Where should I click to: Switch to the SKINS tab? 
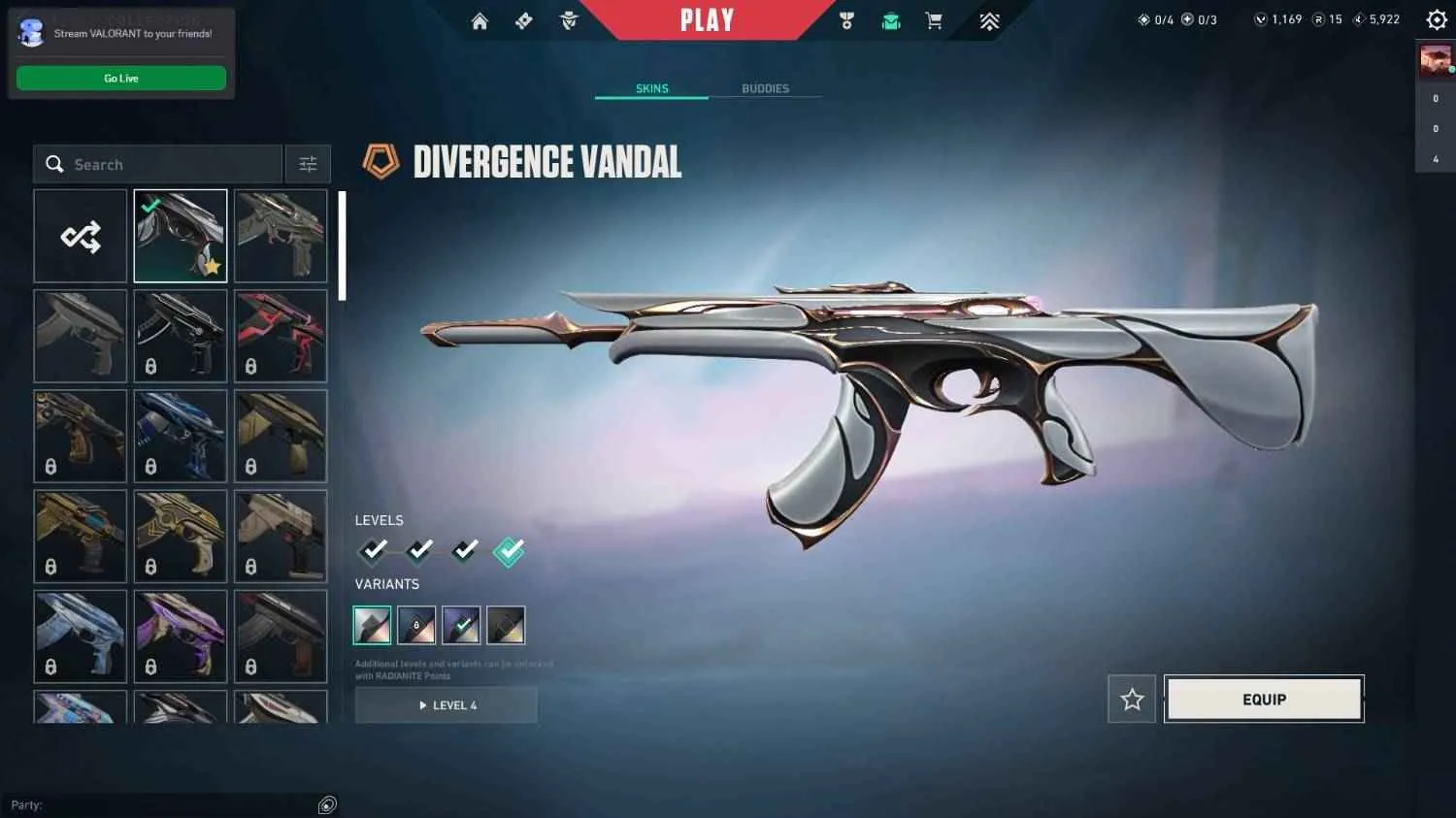tap(651, 88)
